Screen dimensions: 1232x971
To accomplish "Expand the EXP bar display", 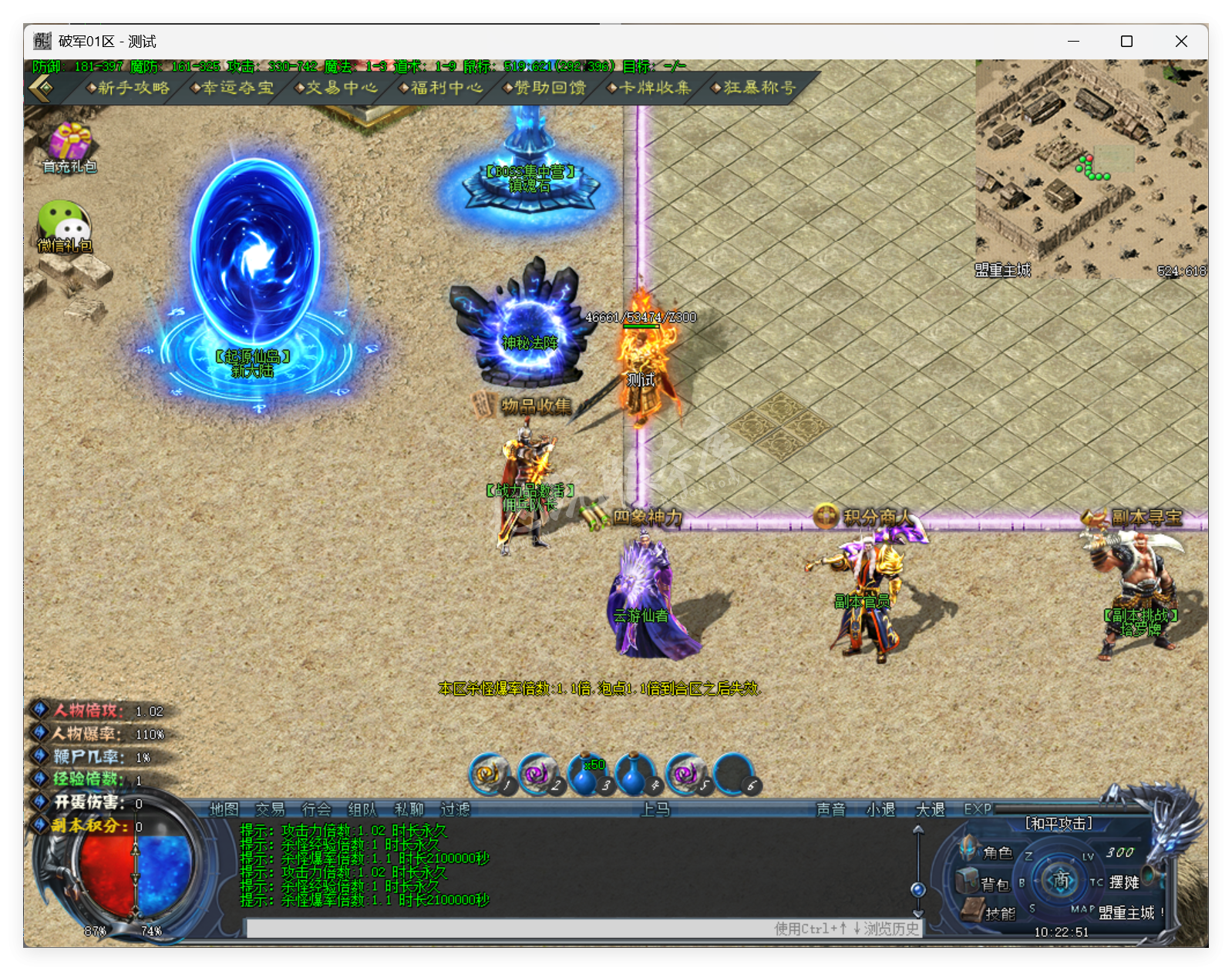I will click(977, 810).
